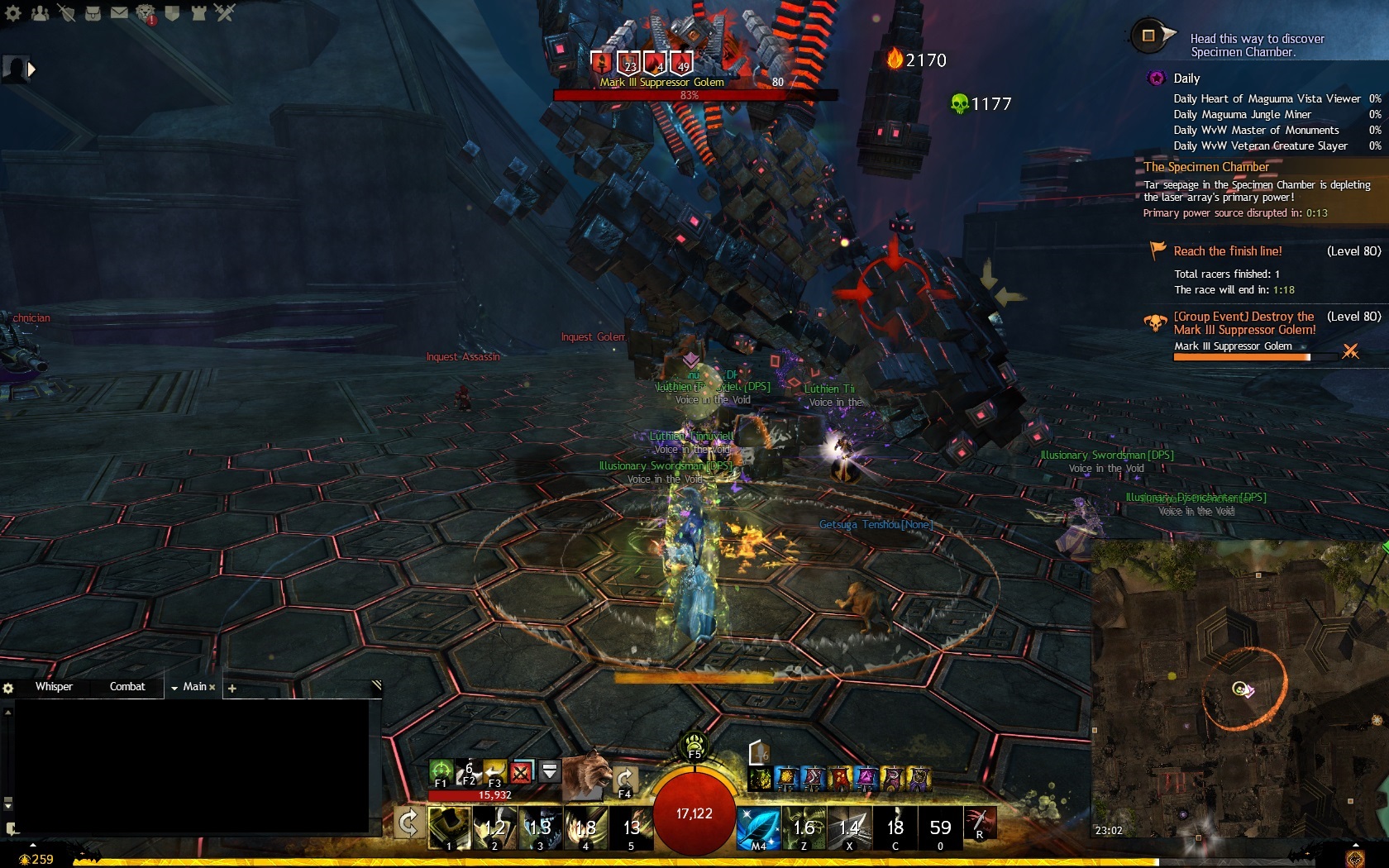The image size is (1389, 868).
Task: Add a new chat tab
Action: [232, 688]
